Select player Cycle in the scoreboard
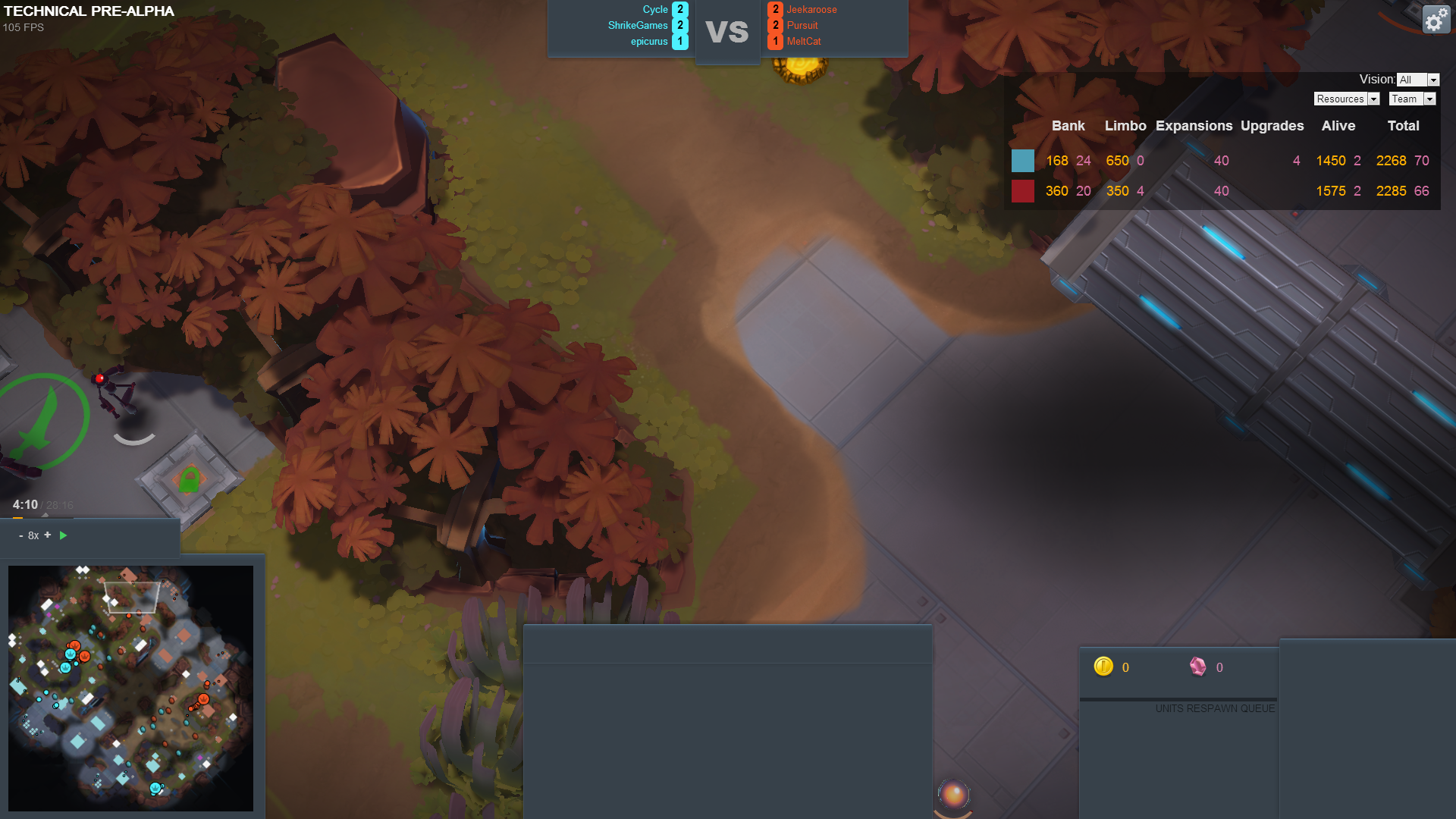The width and height of the screenshot is (1456, 819). pyautogui.click(x=655, y=10)
